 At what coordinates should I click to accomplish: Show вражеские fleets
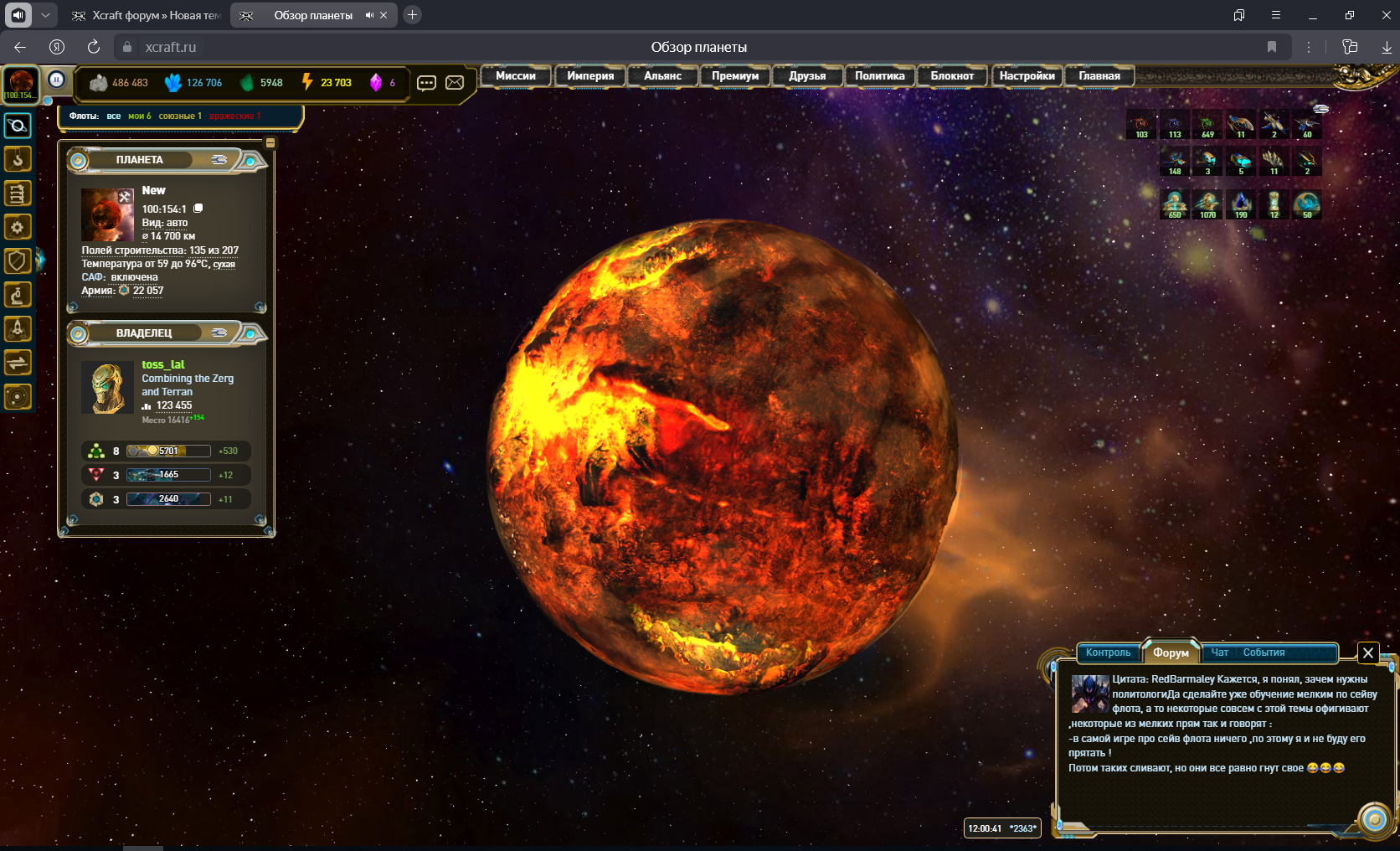tap(234, 116)
